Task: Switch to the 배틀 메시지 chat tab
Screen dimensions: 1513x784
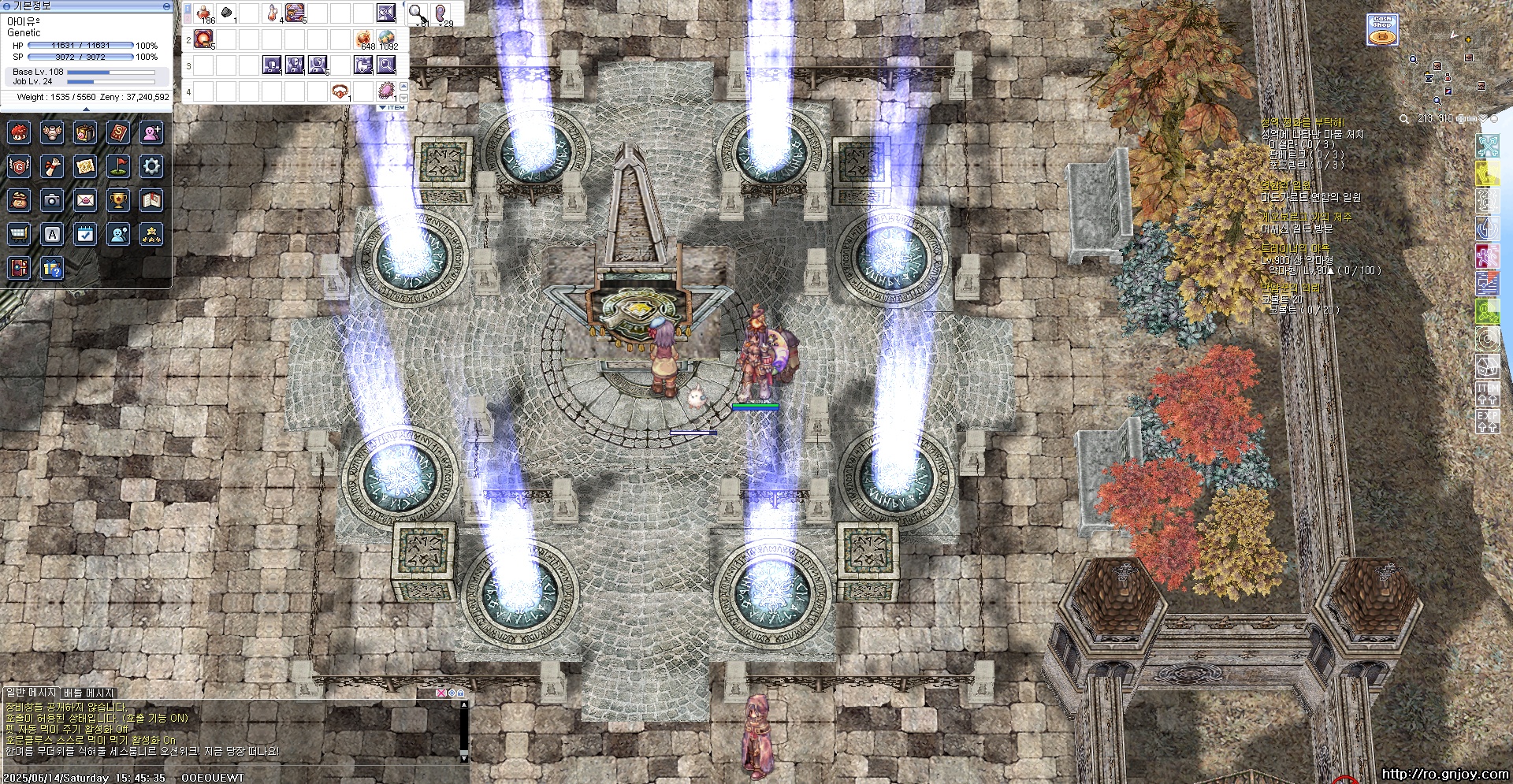Action: point(89,693)
